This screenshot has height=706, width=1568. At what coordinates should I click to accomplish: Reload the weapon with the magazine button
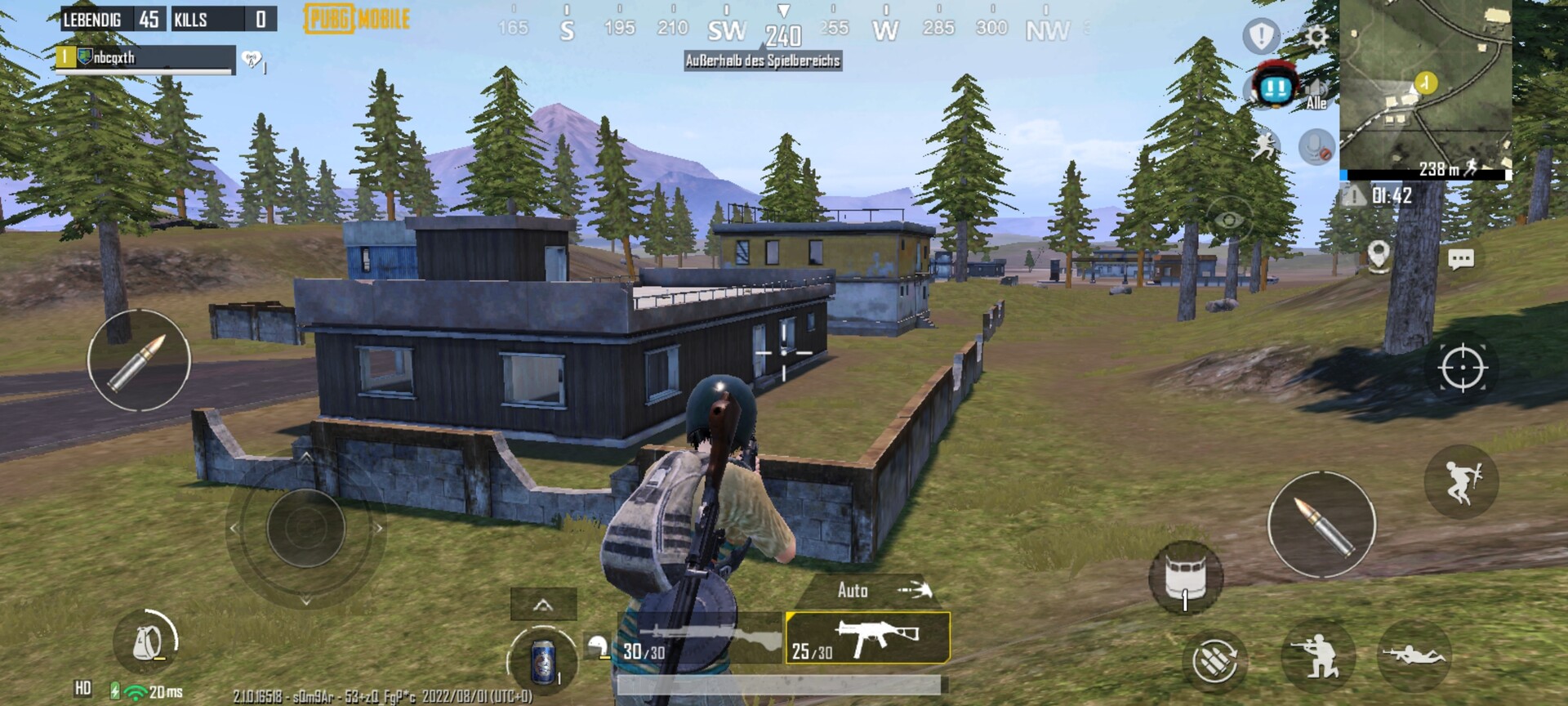pyautogui.click(x=1214, y=660)
